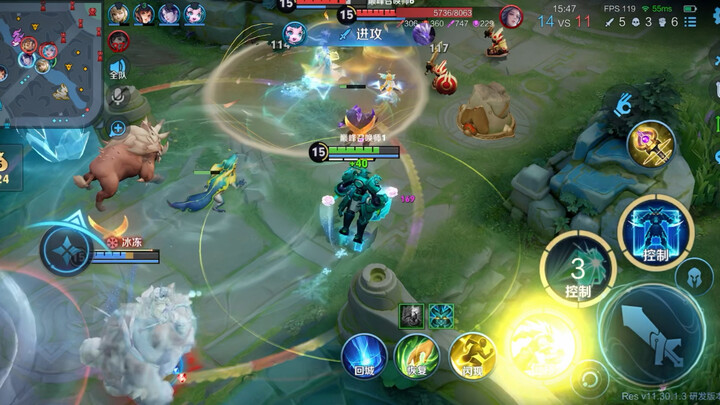Select the 控制 skill showing cooldown 3

tap(577, 268)
